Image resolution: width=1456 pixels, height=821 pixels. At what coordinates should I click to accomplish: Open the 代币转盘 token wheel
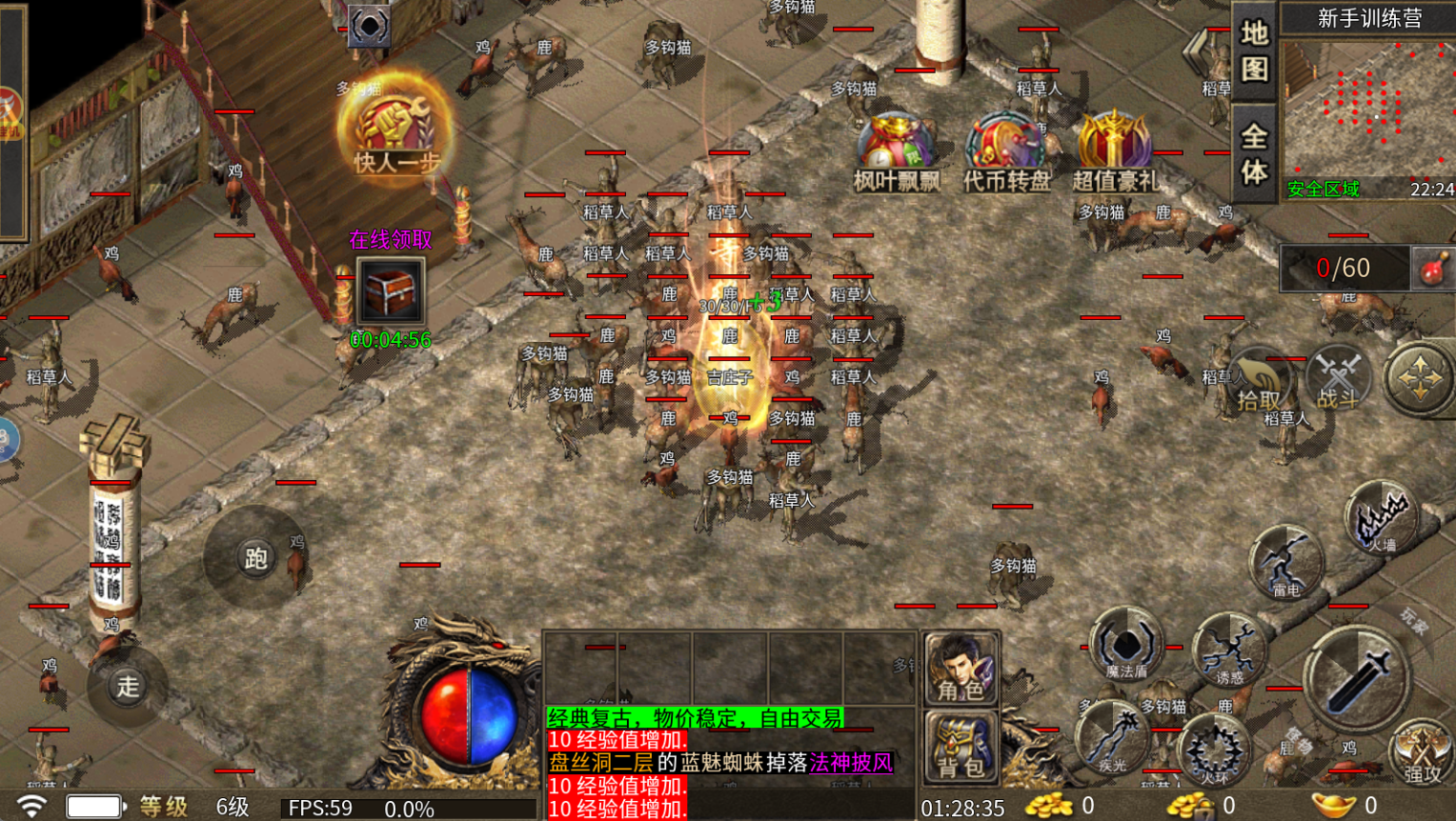[1005, 152]
